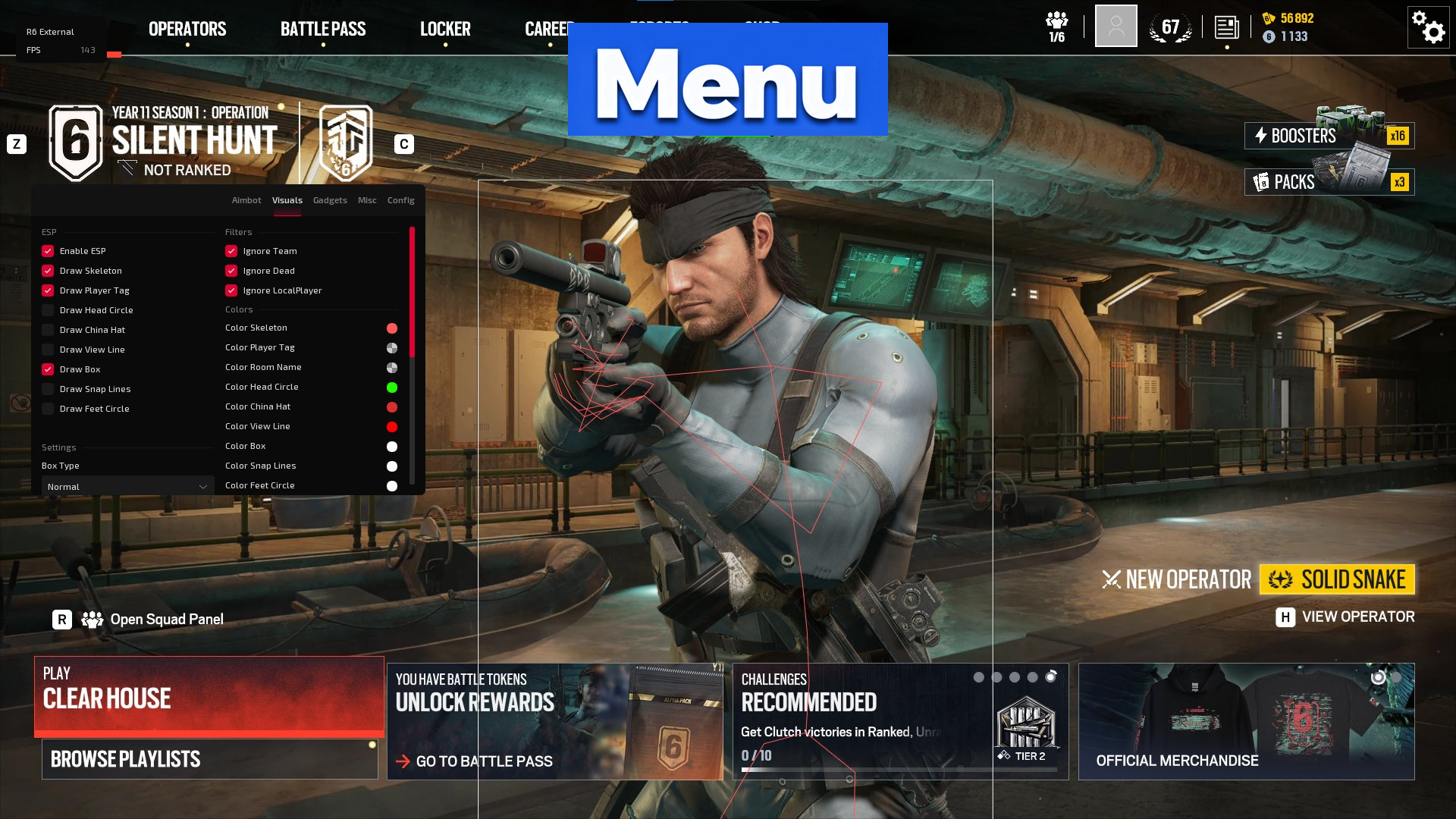
Task: Open the Box Type dropdown set to Normal
Action: 126,486
